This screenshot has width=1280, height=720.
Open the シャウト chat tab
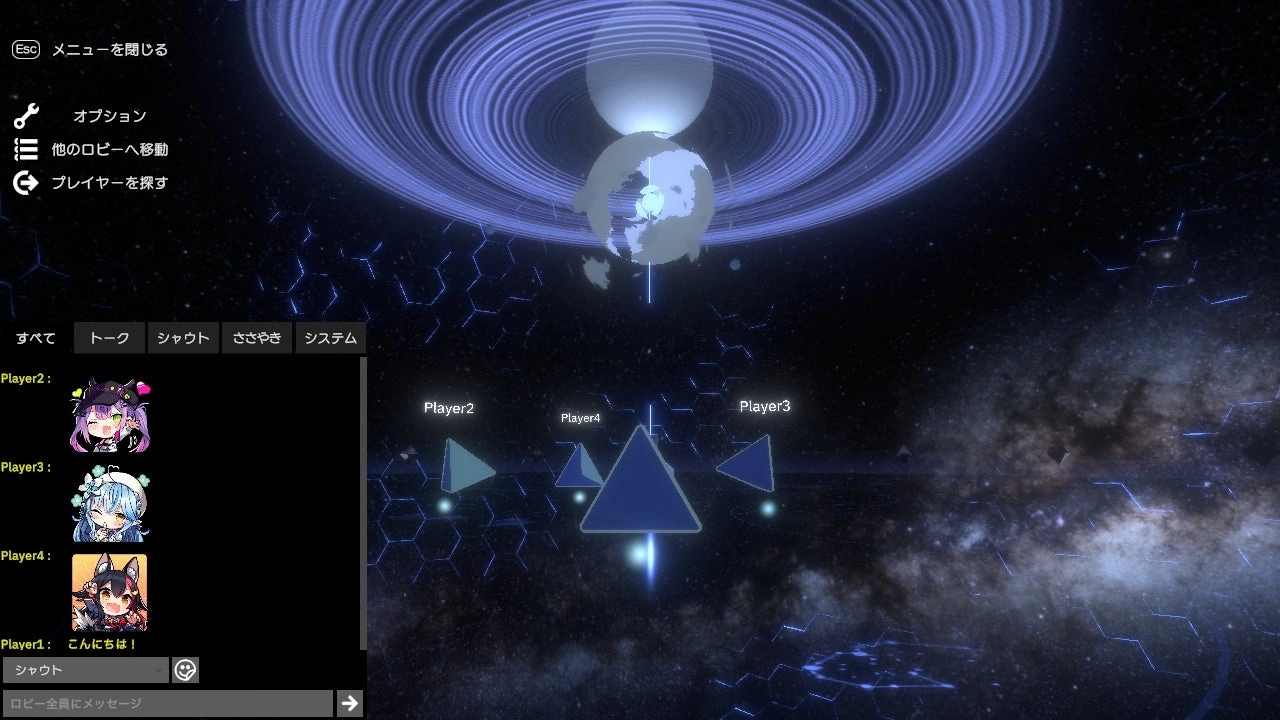pos(183,338)
